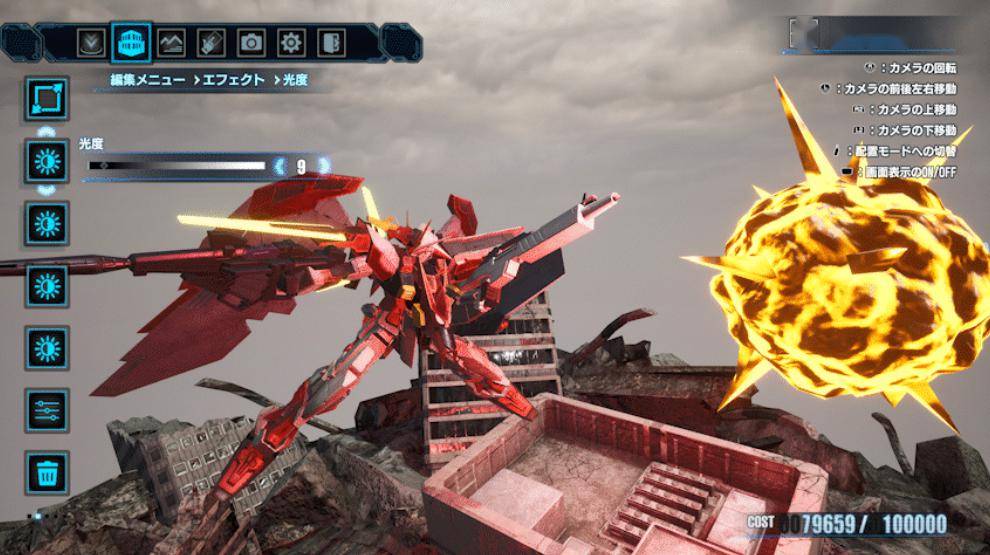Click the trash can delete icon
990x555 pixels.
coord(47,472)
